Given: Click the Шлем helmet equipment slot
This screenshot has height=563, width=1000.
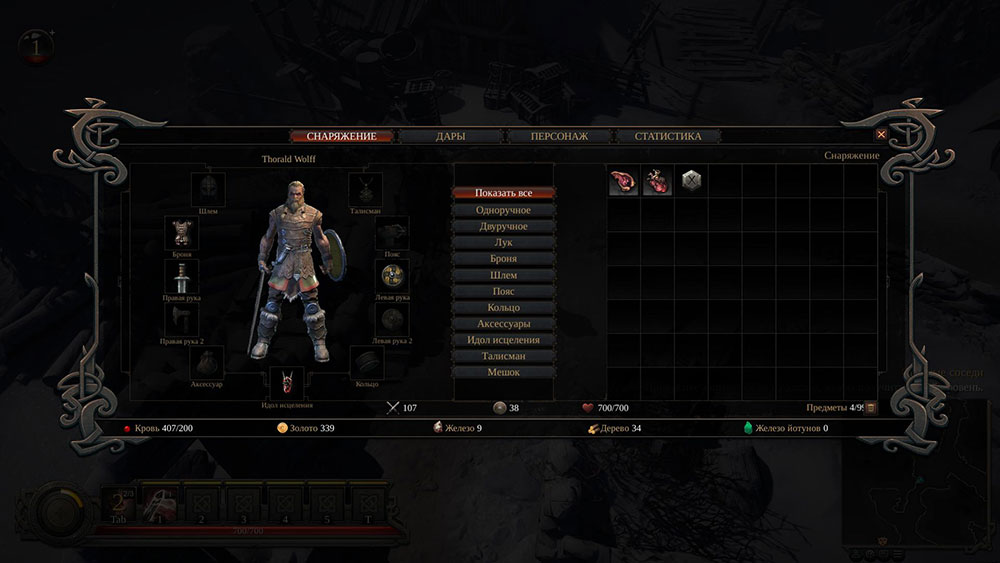Looking at the screenshot, I should tap(208, 188).
